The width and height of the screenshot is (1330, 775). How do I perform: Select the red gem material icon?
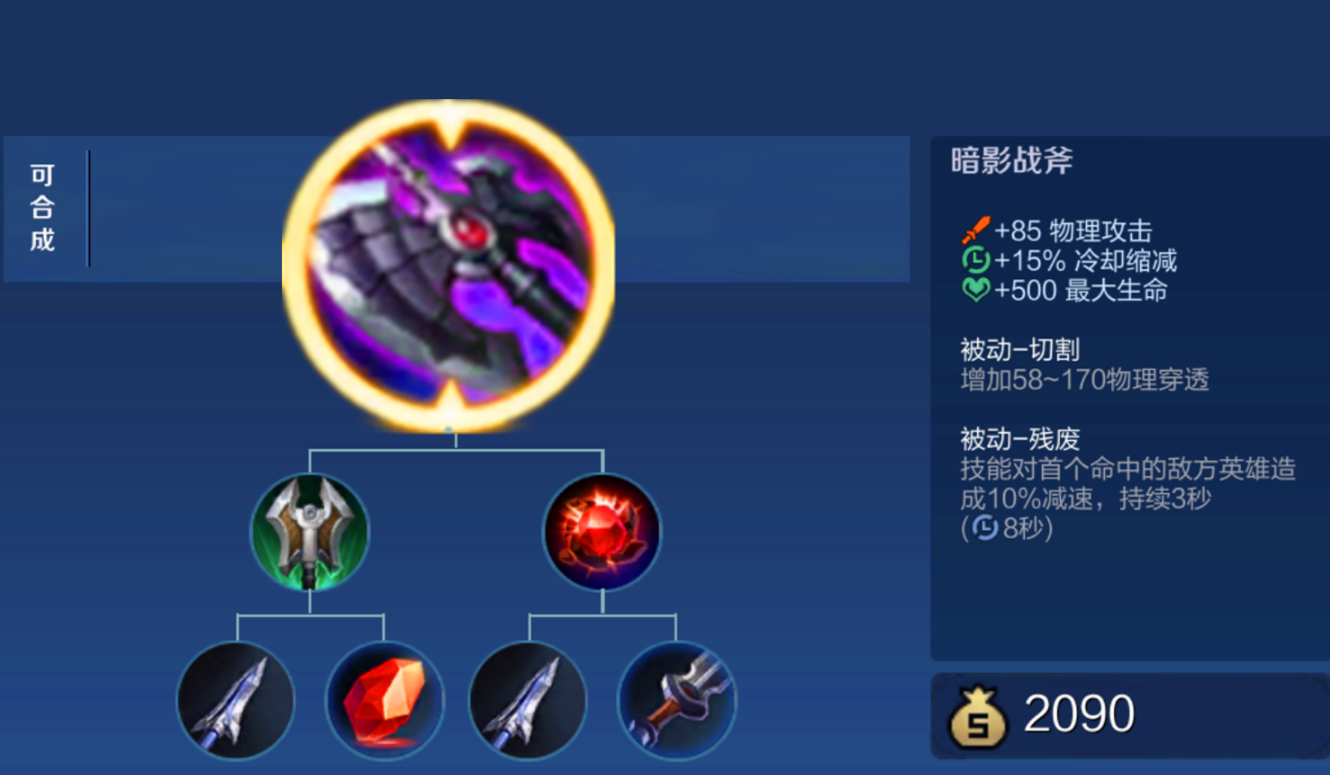pyautogui.click(x=385, y=703)
